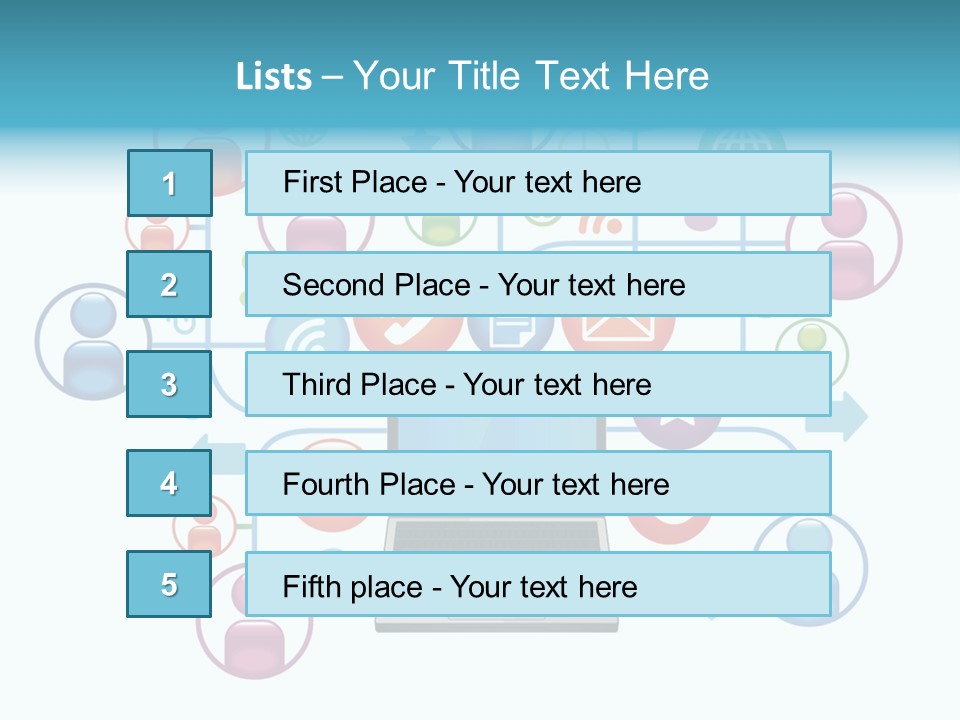
Task: Select the number 3 box
Action: [169, 384]
